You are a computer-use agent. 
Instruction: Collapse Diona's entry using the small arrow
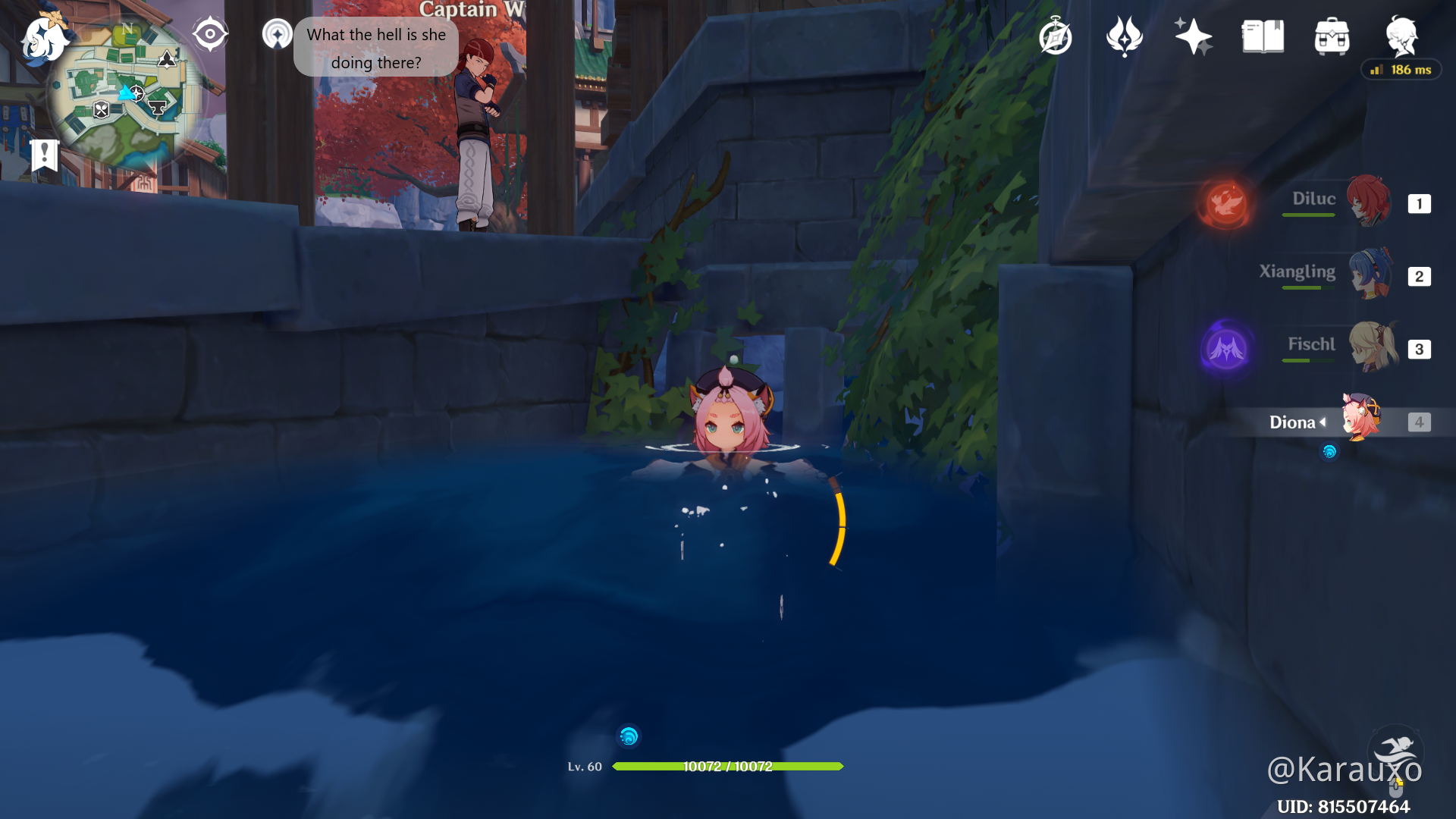1323,422
